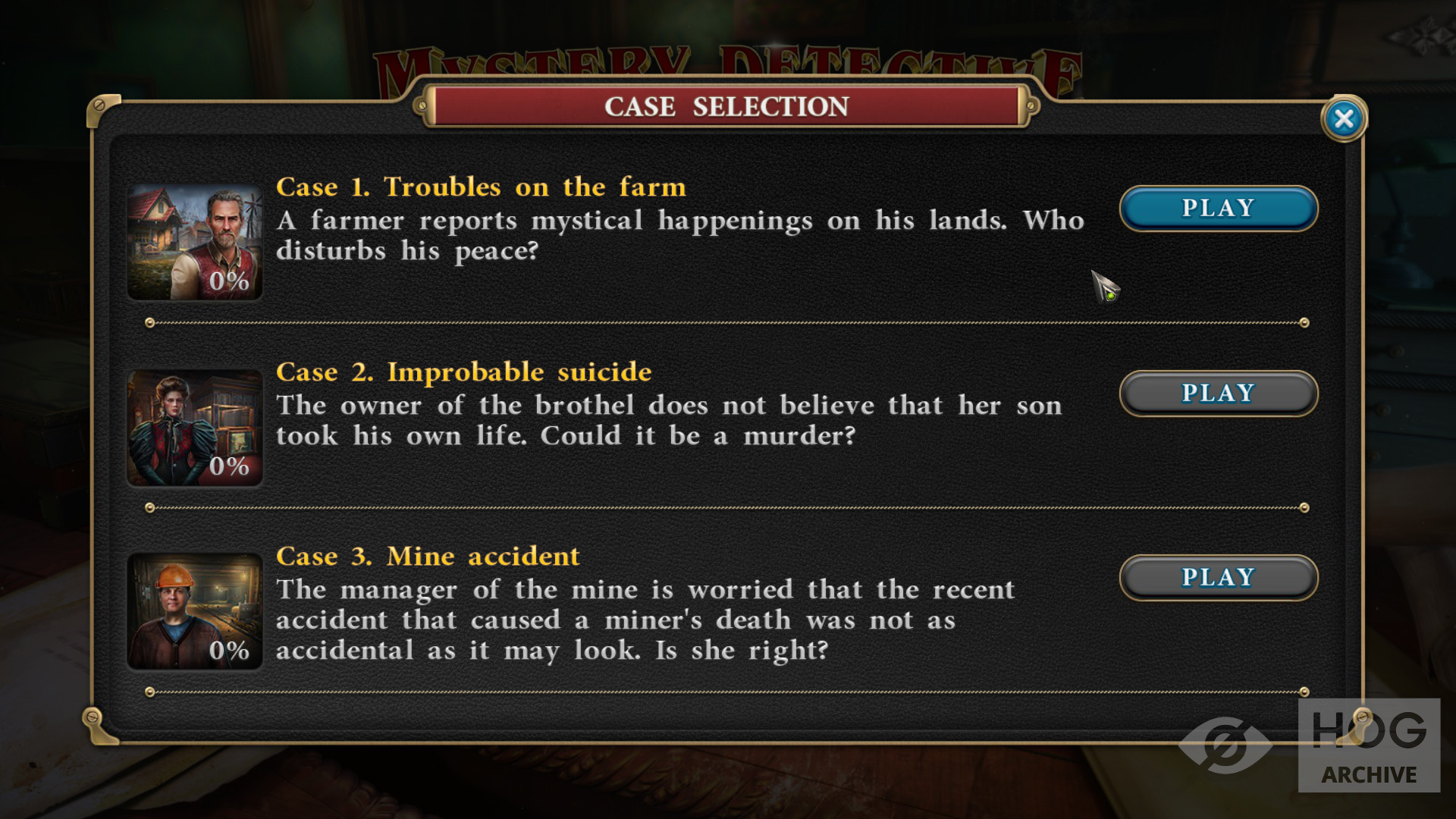Close the Case Selection window
This screenshot has width=1456, height=819.
1344,119
